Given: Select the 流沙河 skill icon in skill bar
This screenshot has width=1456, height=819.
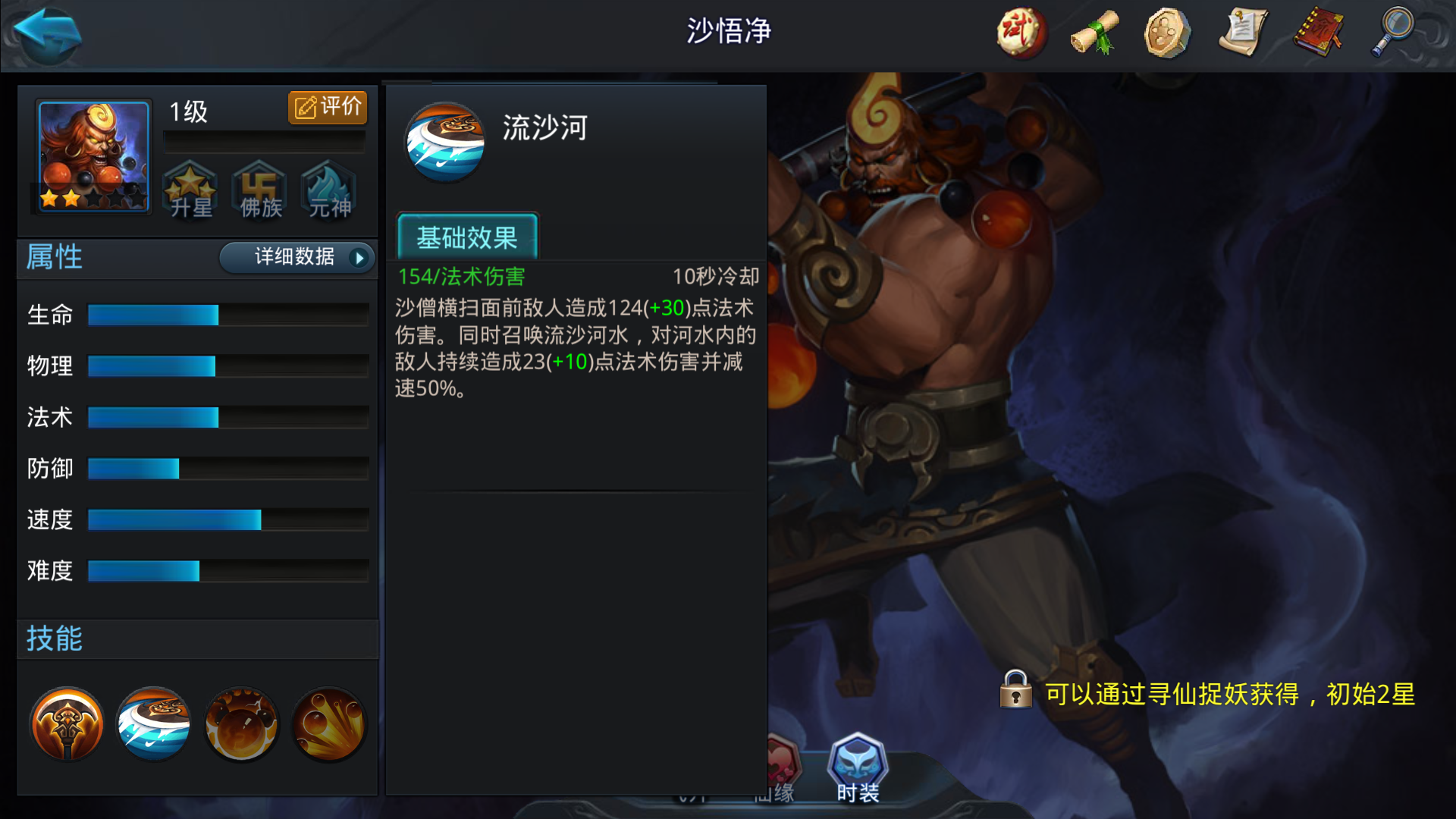Looking at the screenshot, I should pyautogui.click(x=152, y=724).
